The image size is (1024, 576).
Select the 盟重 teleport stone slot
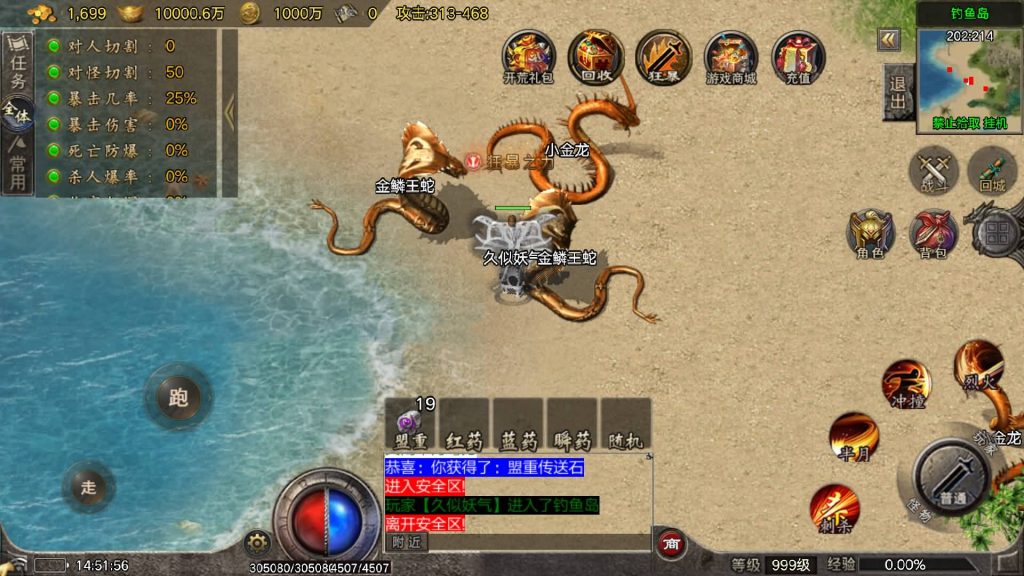pyautogui.click(x=411, y=425)
